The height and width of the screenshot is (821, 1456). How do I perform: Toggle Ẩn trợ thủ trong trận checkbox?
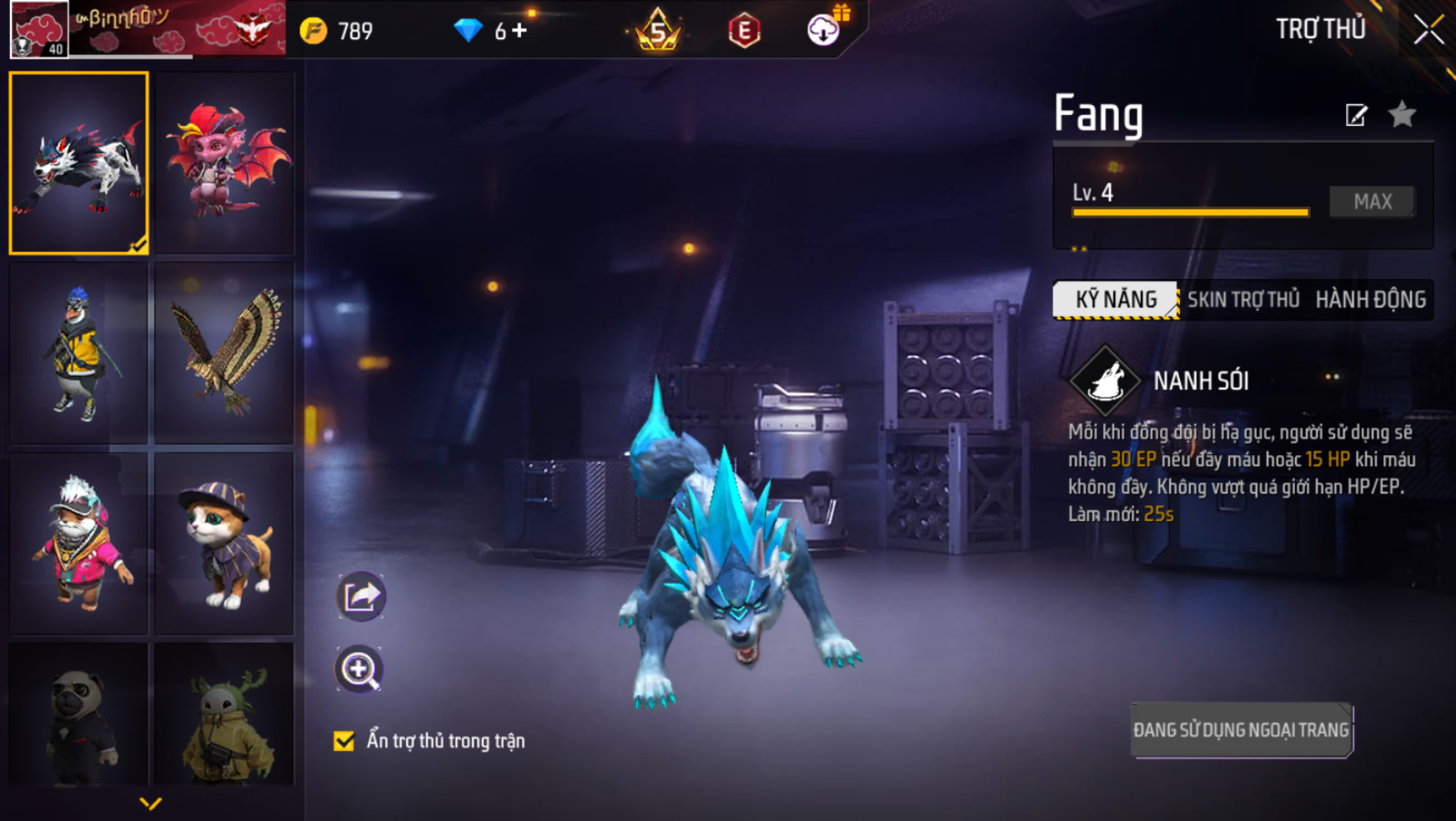(x=344, y=741)
